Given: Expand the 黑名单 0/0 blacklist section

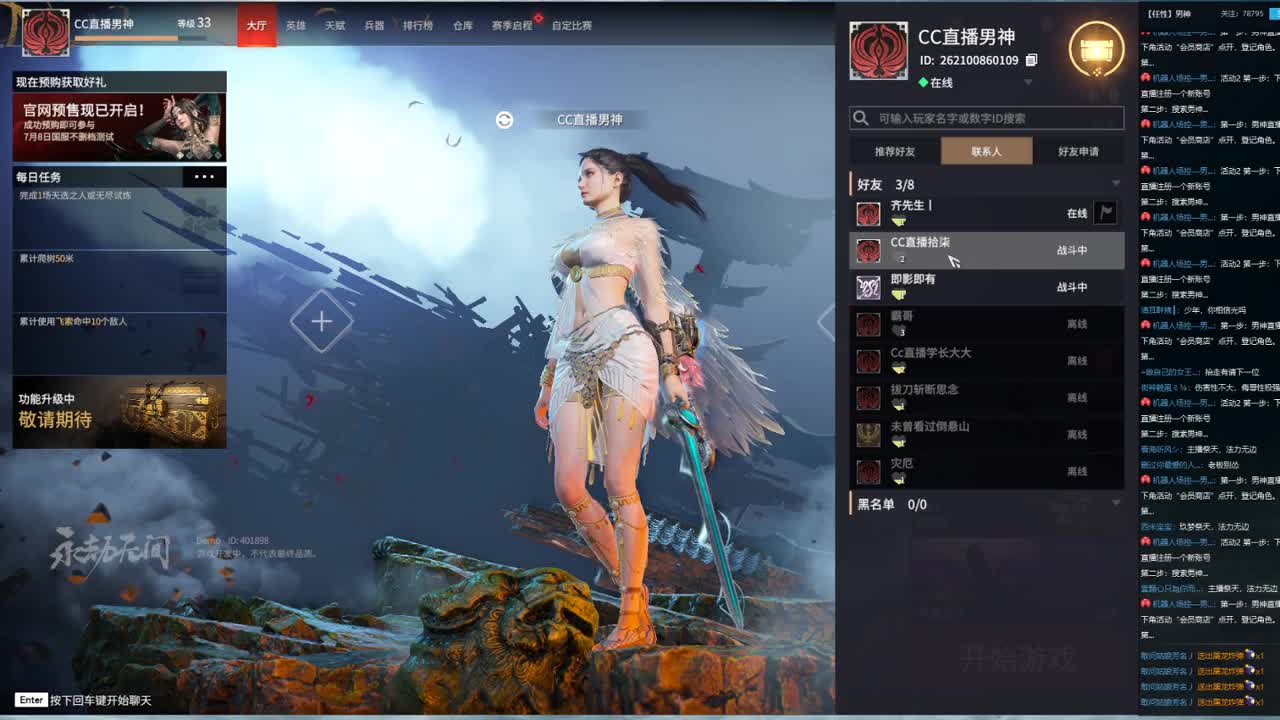Looking at the screenshot, I should [x=1115, y=503].
